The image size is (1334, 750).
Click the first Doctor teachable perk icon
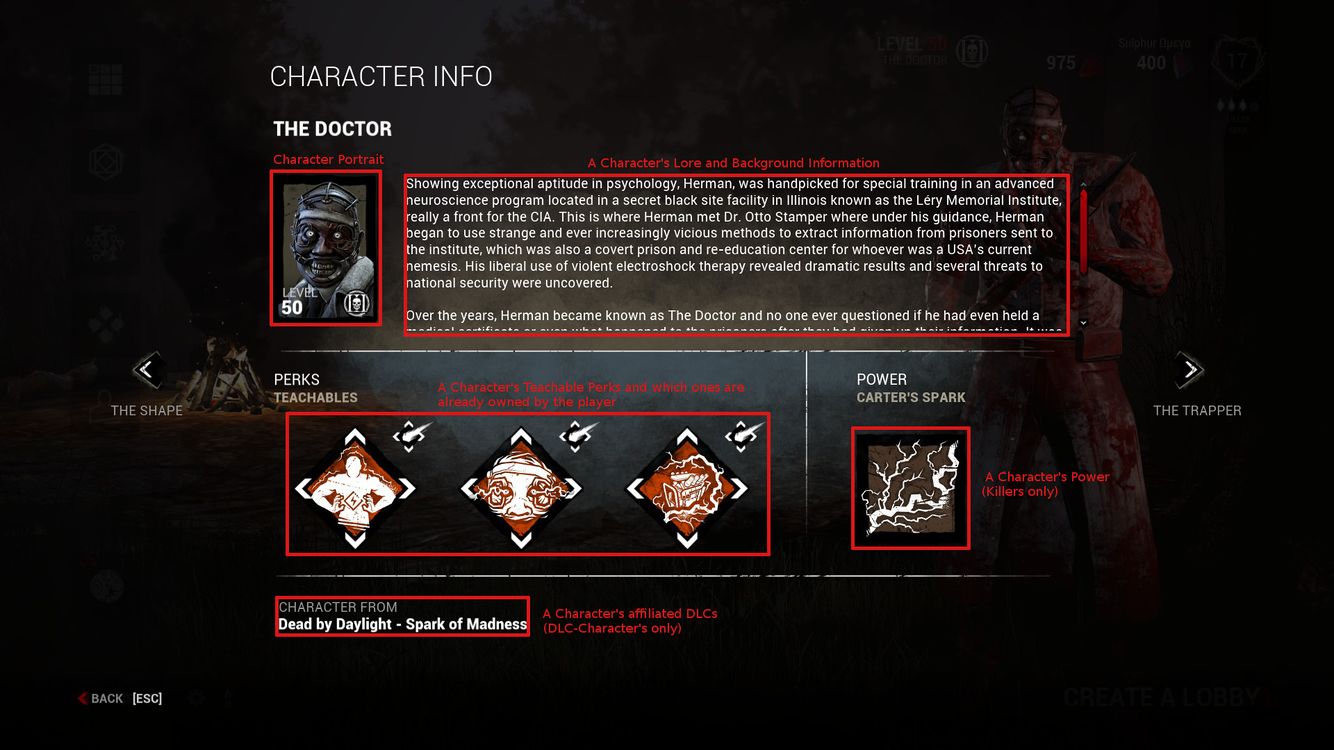click(x=355, y=487)
